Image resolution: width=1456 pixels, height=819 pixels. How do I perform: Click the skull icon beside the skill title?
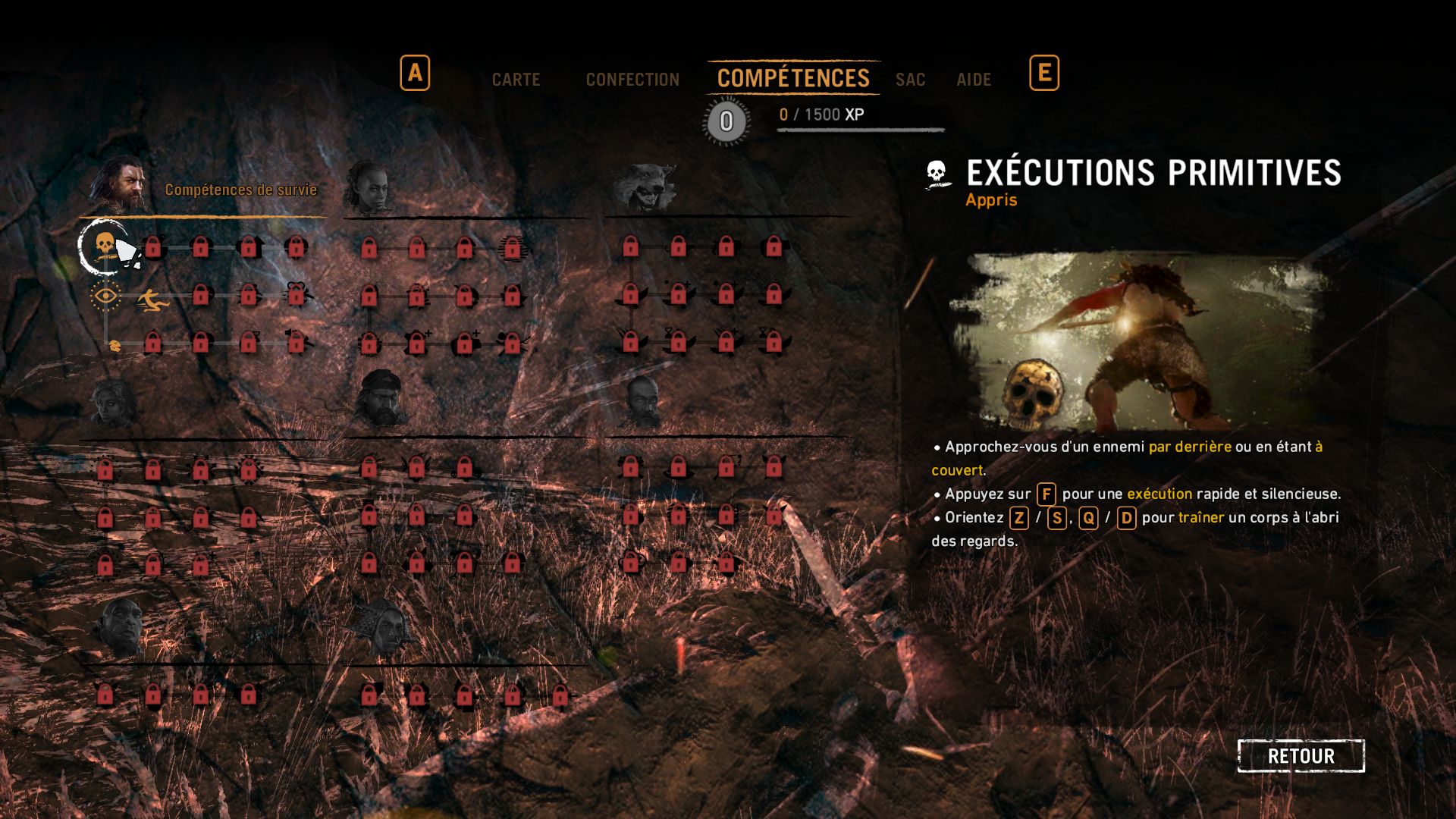coord(936,174)
